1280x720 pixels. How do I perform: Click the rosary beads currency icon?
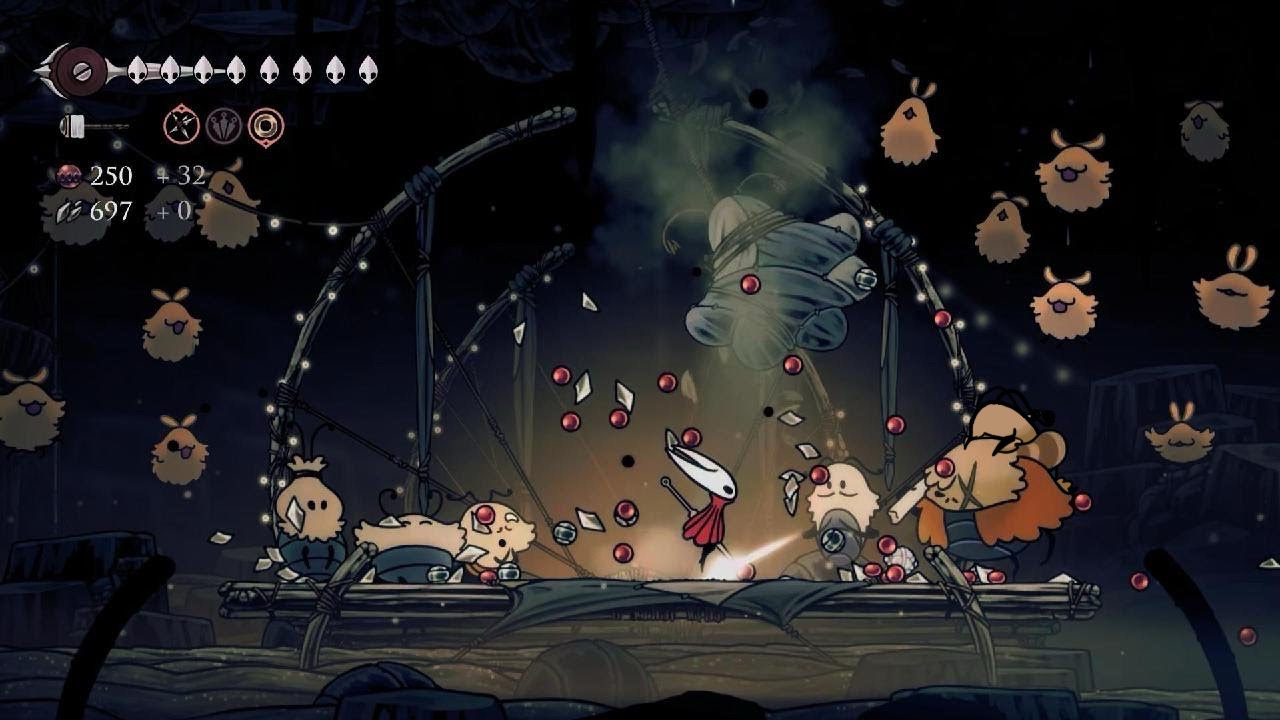[70, 177]
